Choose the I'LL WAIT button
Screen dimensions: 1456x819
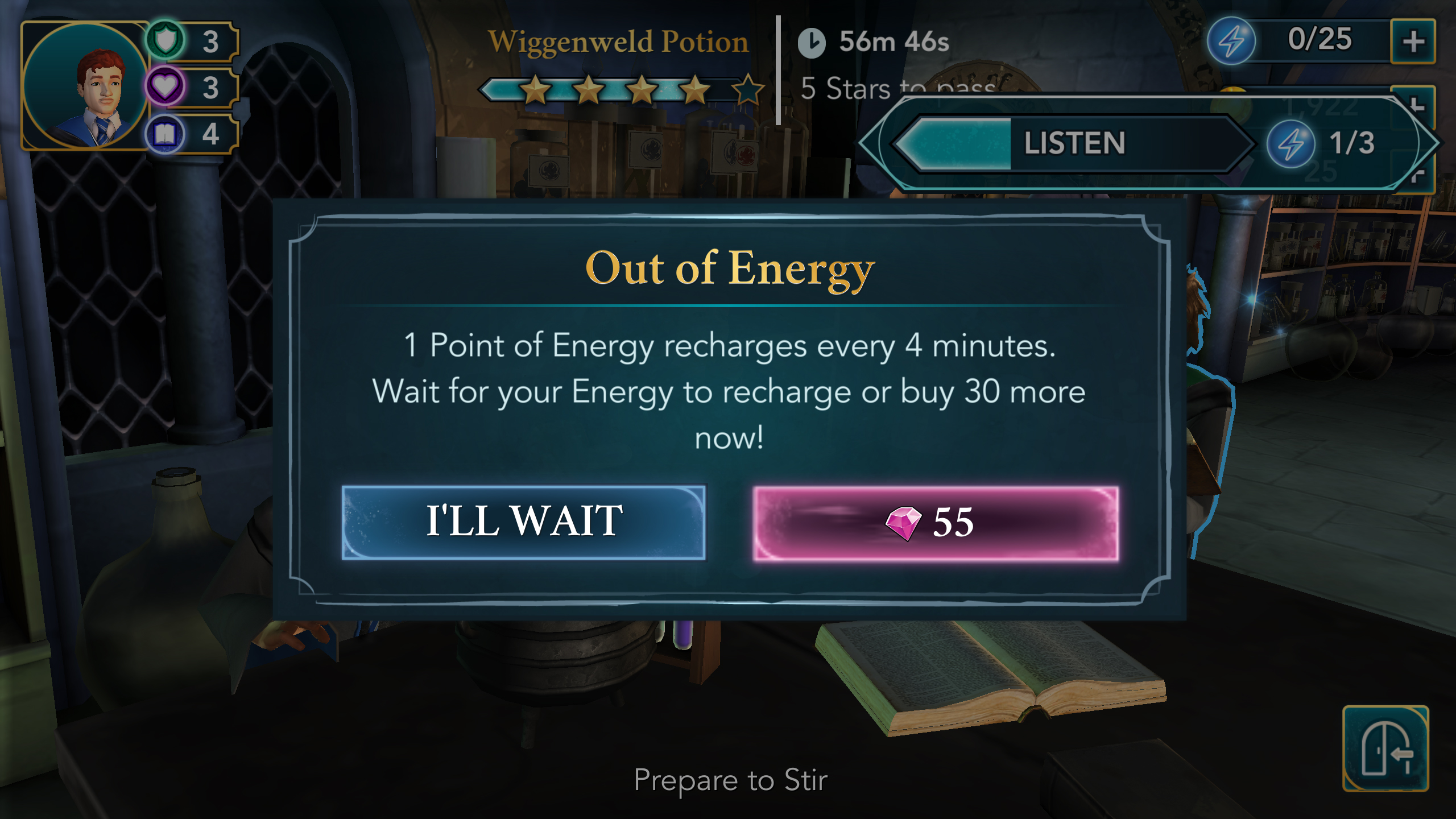(x=523, y=522)
